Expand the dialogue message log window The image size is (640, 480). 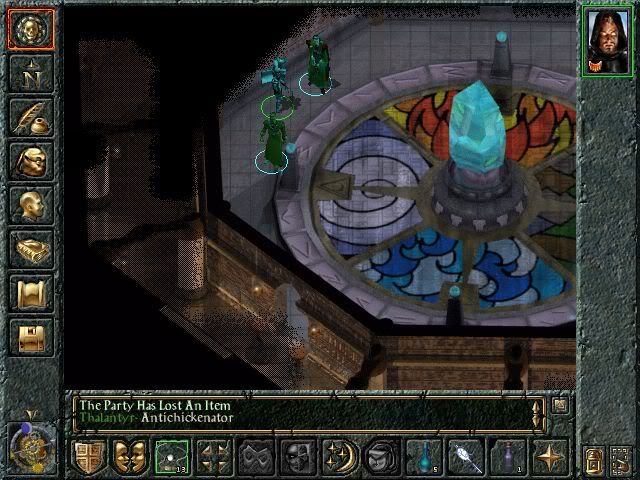[x=560, y=405]
